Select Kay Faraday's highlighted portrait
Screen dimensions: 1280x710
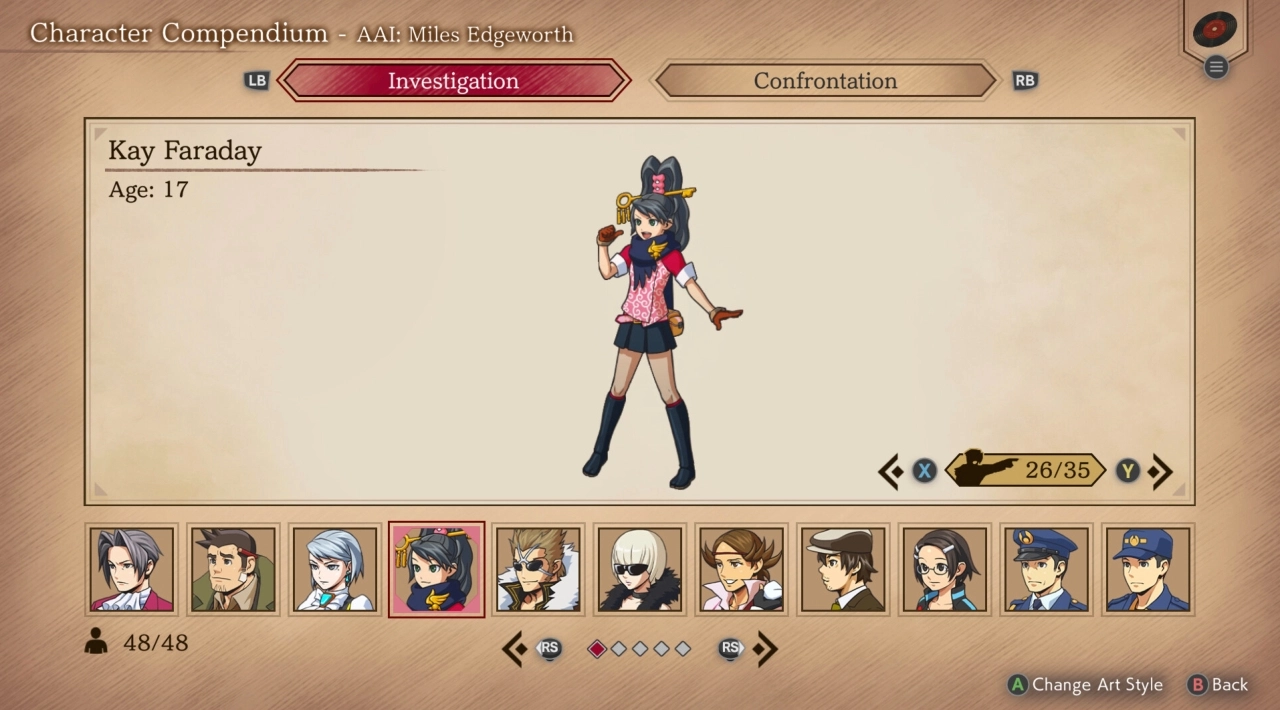436,570
